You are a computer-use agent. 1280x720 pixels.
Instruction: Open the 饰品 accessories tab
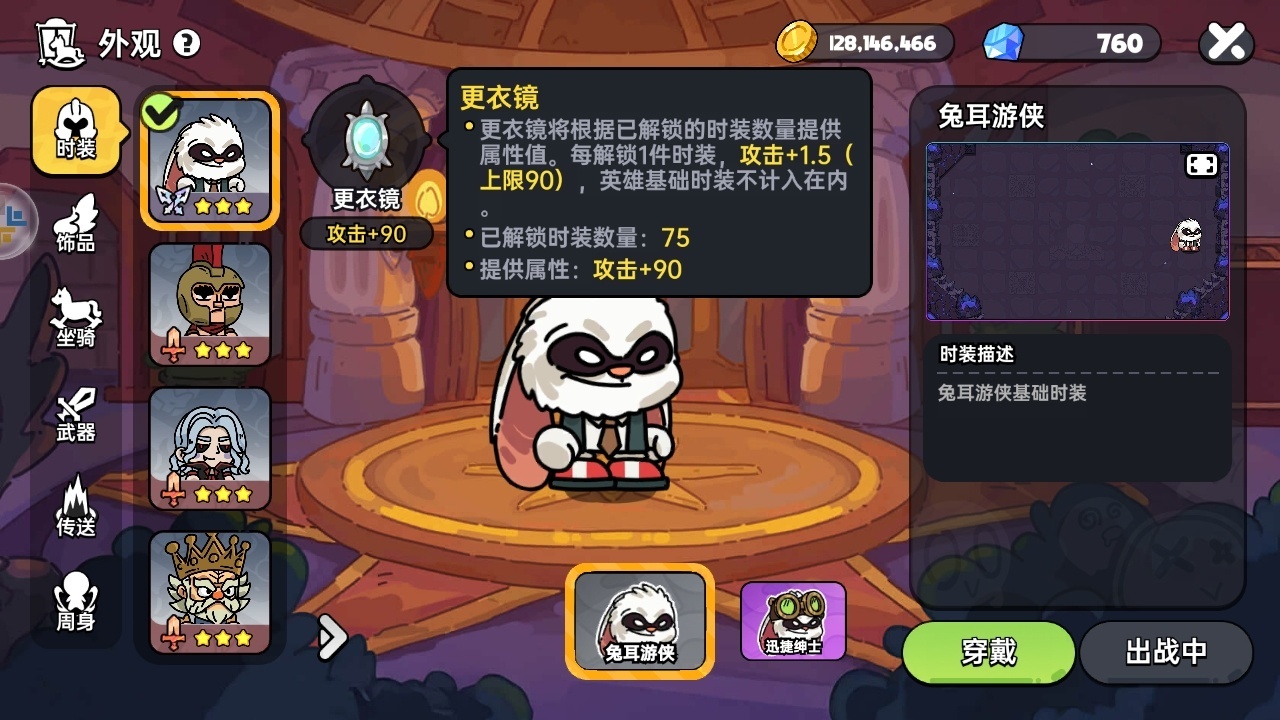pyautogui.click(x=76, y=223)
